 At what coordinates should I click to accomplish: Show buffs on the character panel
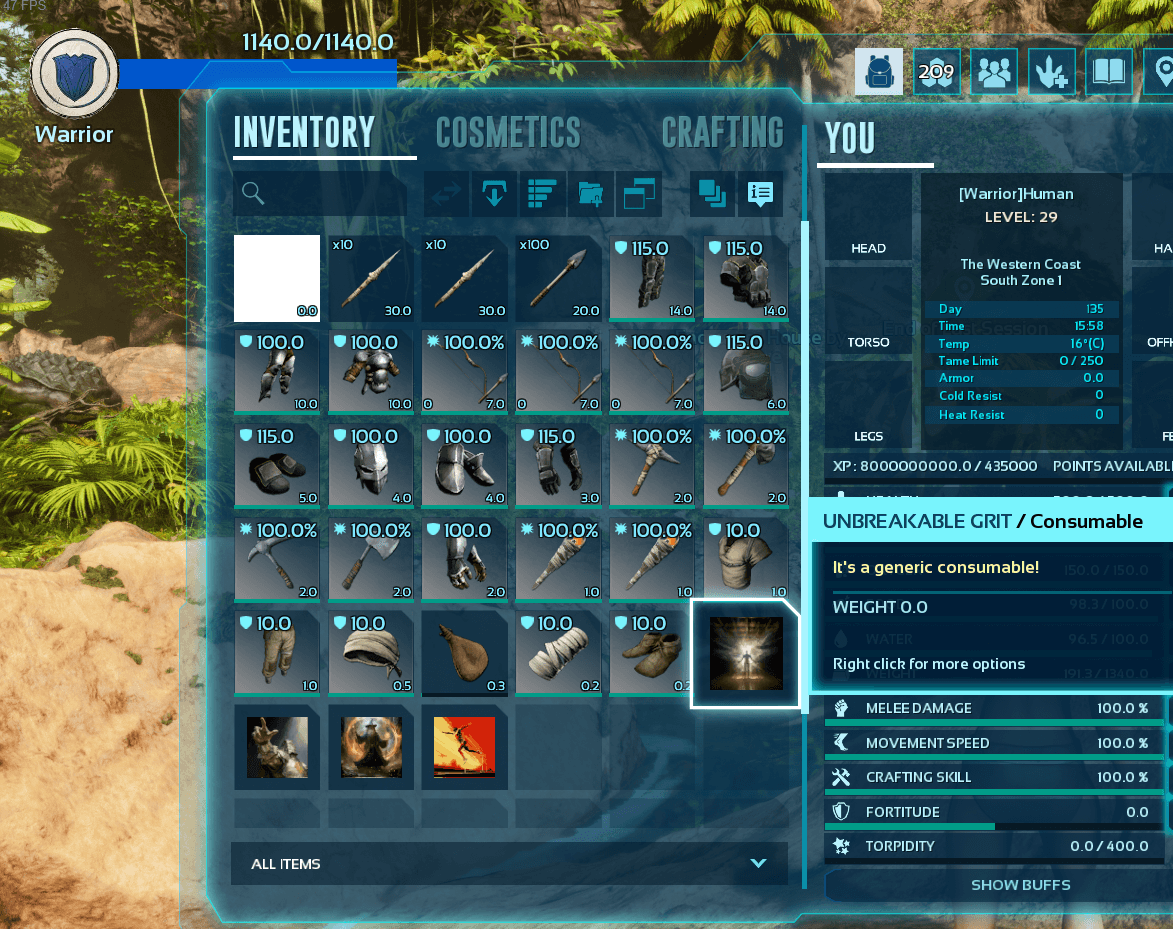pyautogui.click(x=1020, y=885)
